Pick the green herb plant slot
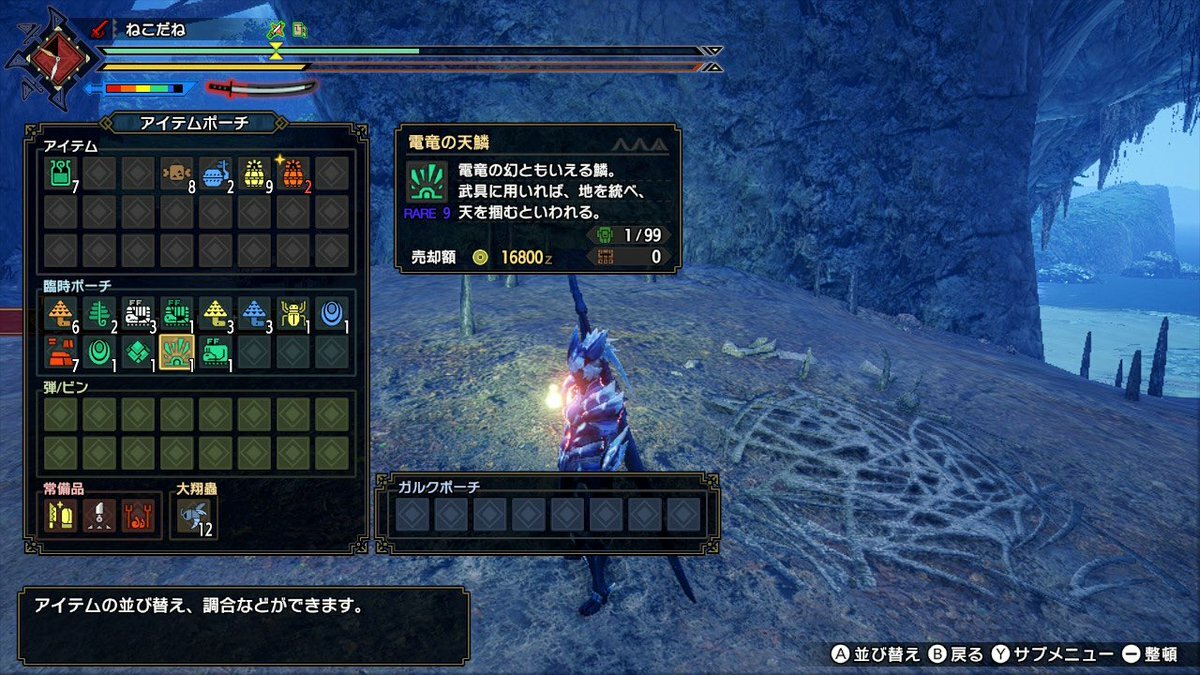Screen dimensions: 1200x675 (x=99, y=314)
